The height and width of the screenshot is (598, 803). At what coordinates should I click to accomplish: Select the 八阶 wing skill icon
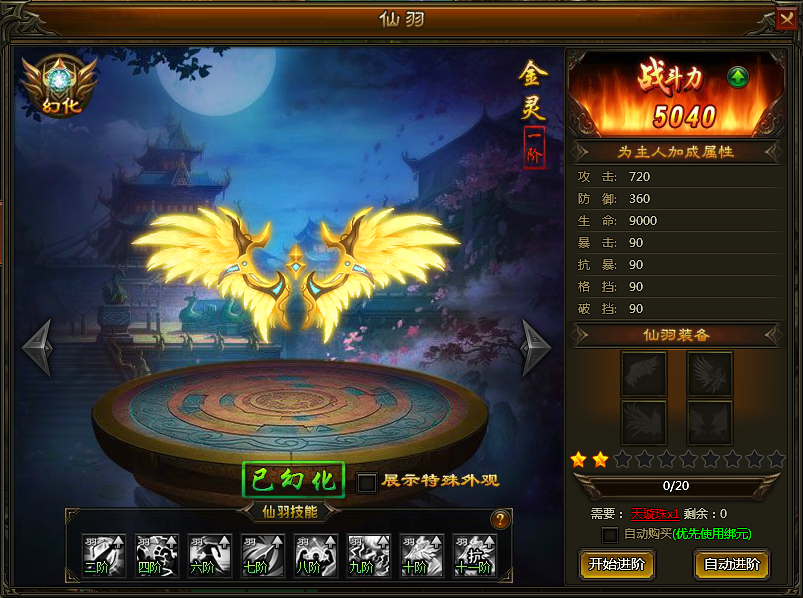click(316, 555)
